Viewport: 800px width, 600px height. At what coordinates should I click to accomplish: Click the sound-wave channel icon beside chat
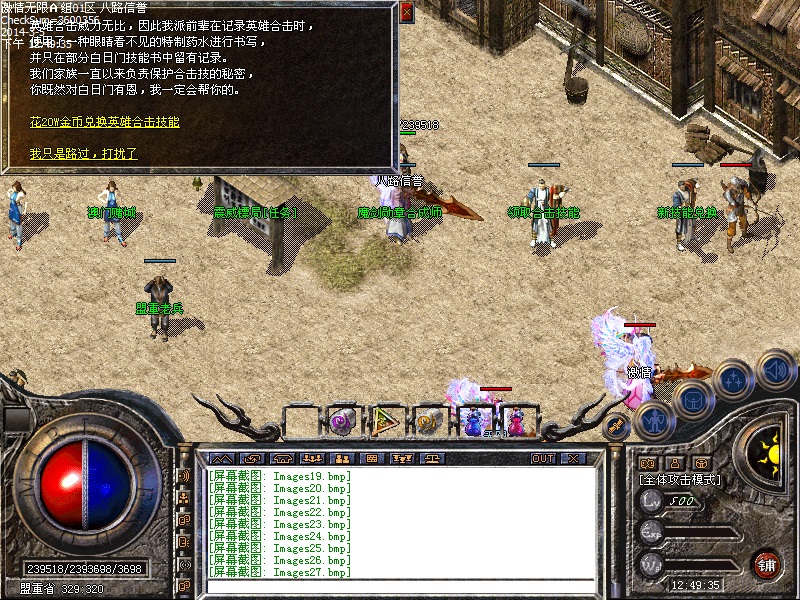[184, 476]
